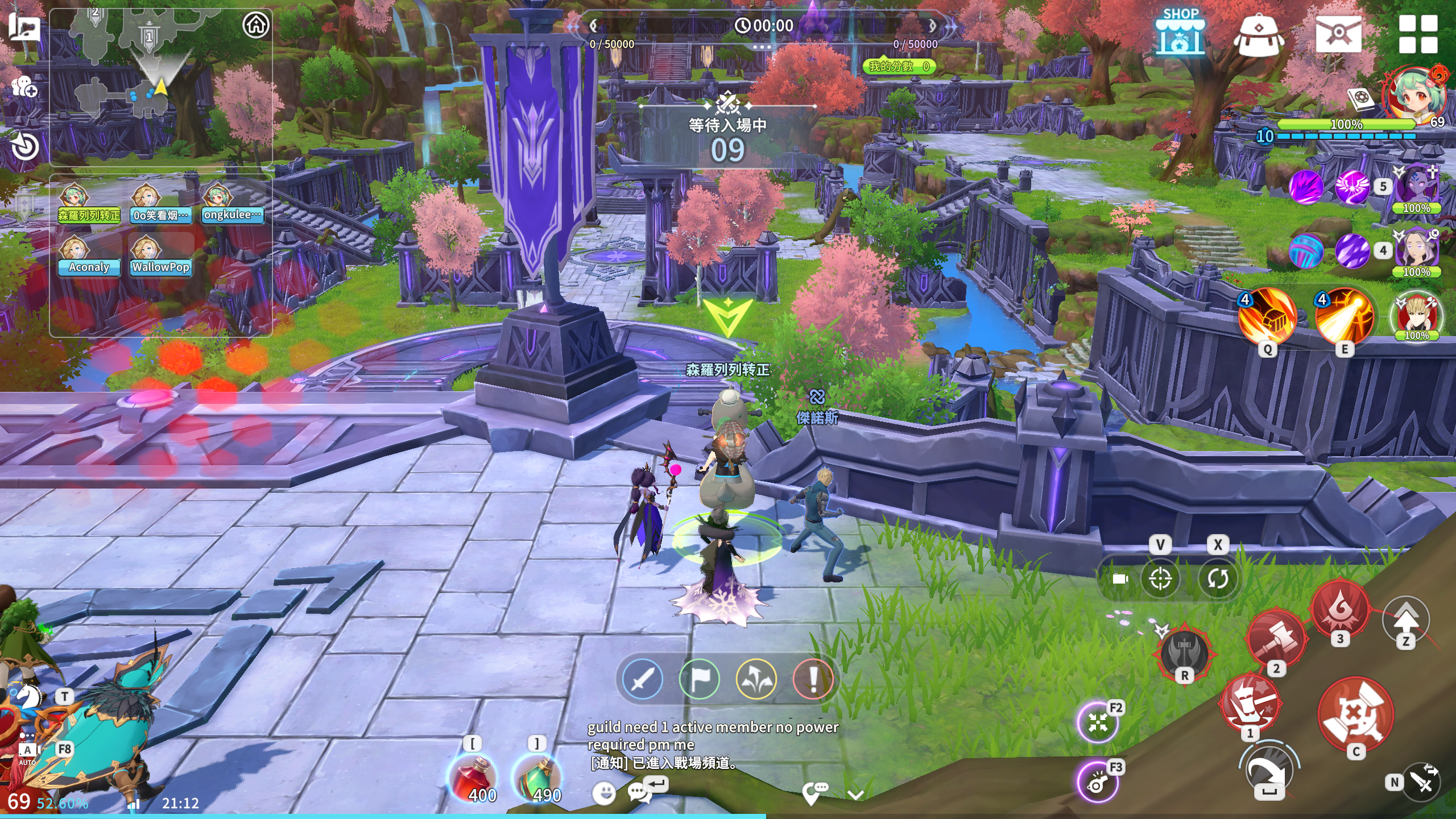Activate the flaming fist Q skill
1456x819 pixels.
click(1268, 316)
